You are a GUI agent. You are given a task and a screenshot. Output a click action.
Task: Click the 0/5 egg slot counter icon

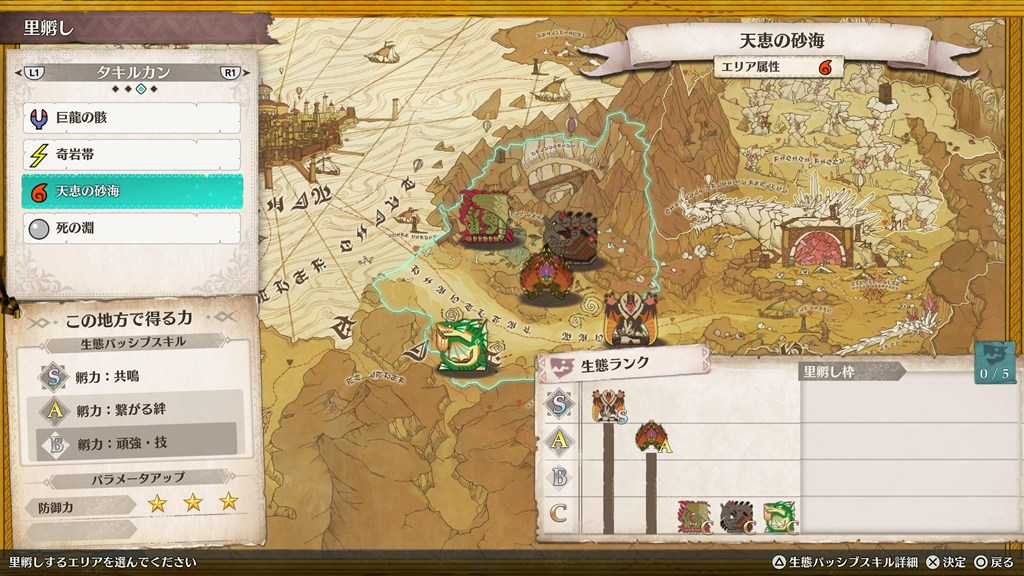point(995,362)
